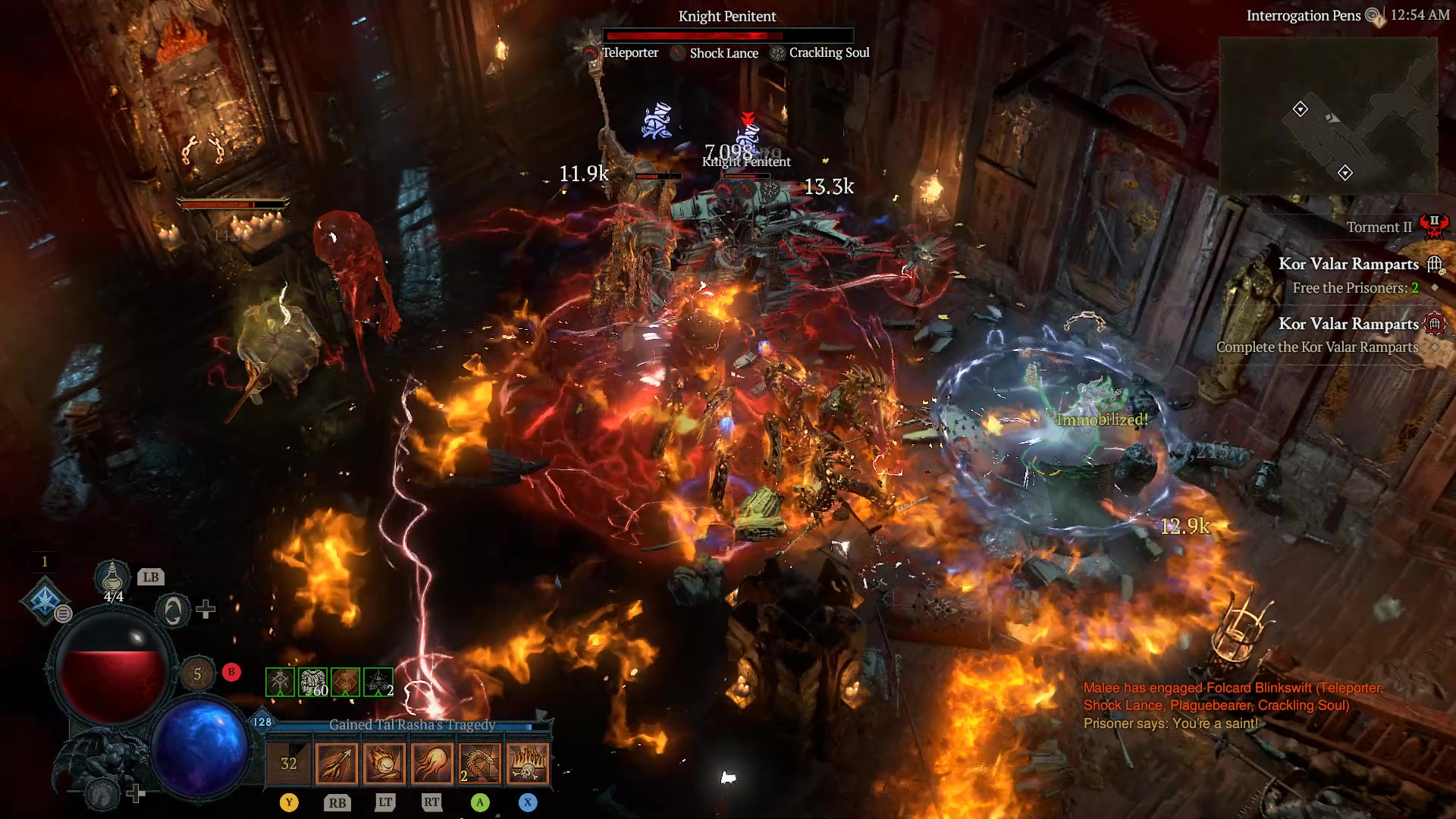Click the health potion flask icon showing 4/4

(112, 579)
